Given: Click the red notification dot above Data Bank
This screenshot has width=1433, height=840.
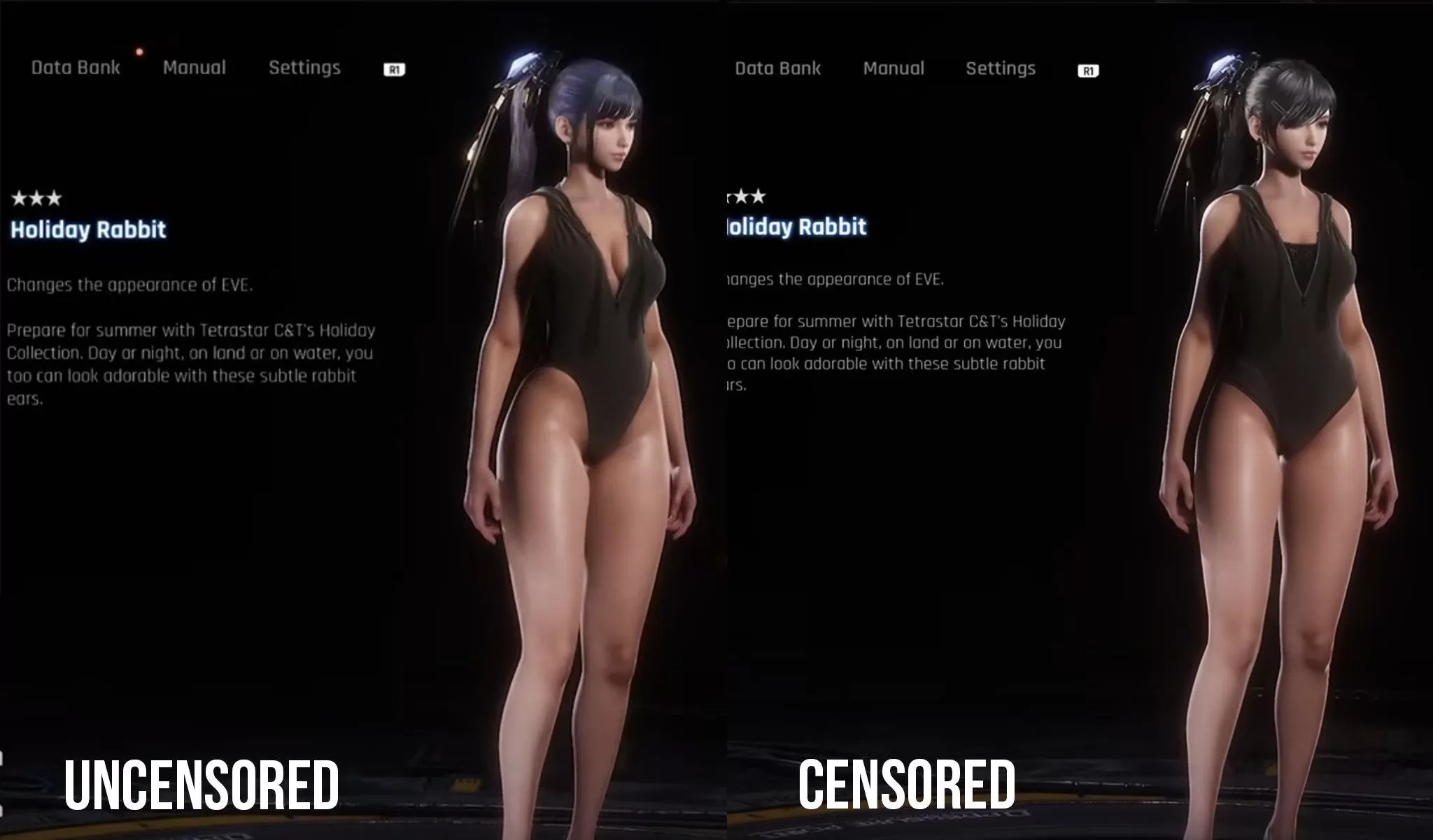Looking at the screenshot, I should pyautogui.click(x=138, y=50).
